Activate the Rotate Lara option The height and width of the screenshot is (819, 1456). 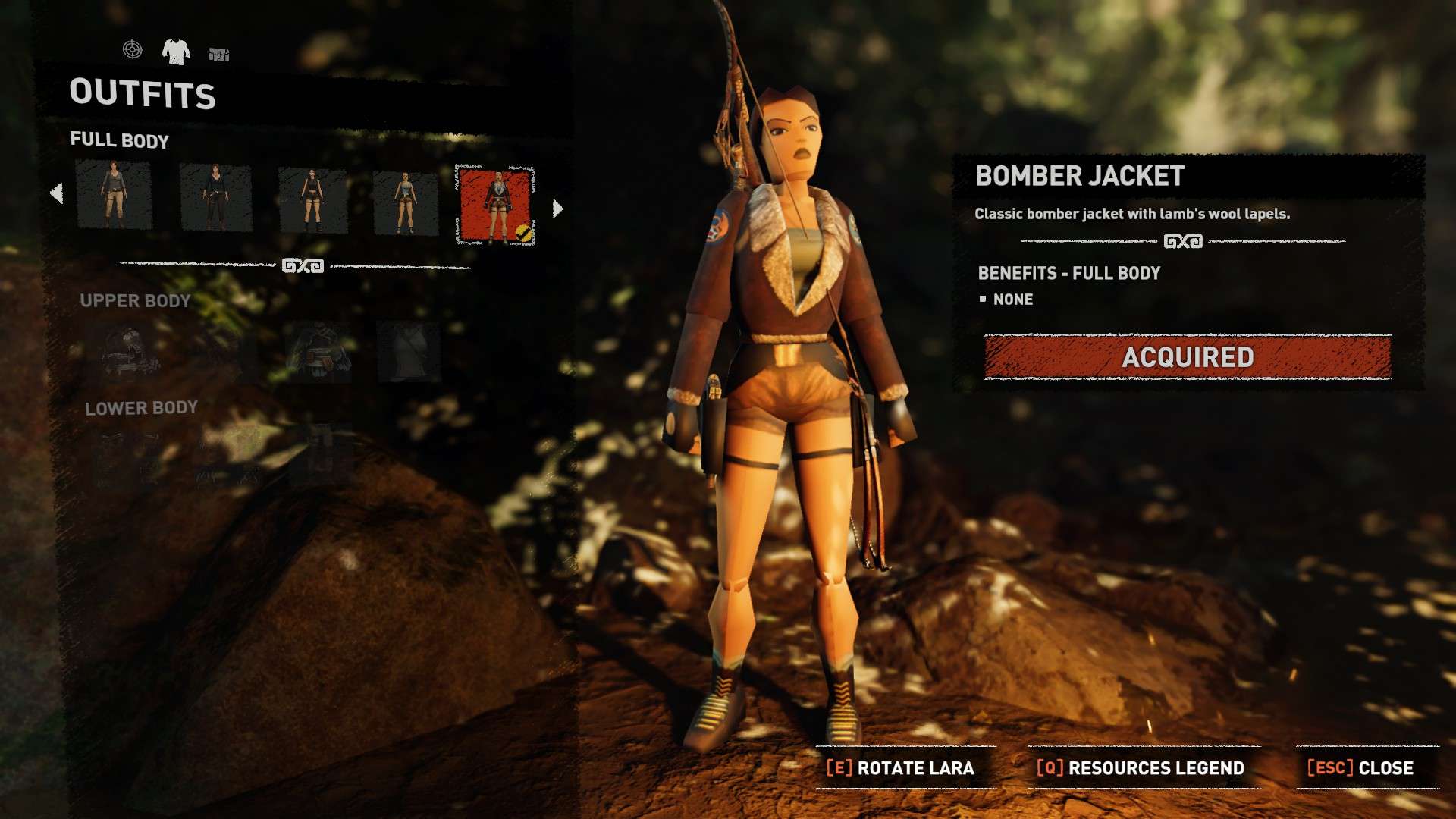point(900,768)
